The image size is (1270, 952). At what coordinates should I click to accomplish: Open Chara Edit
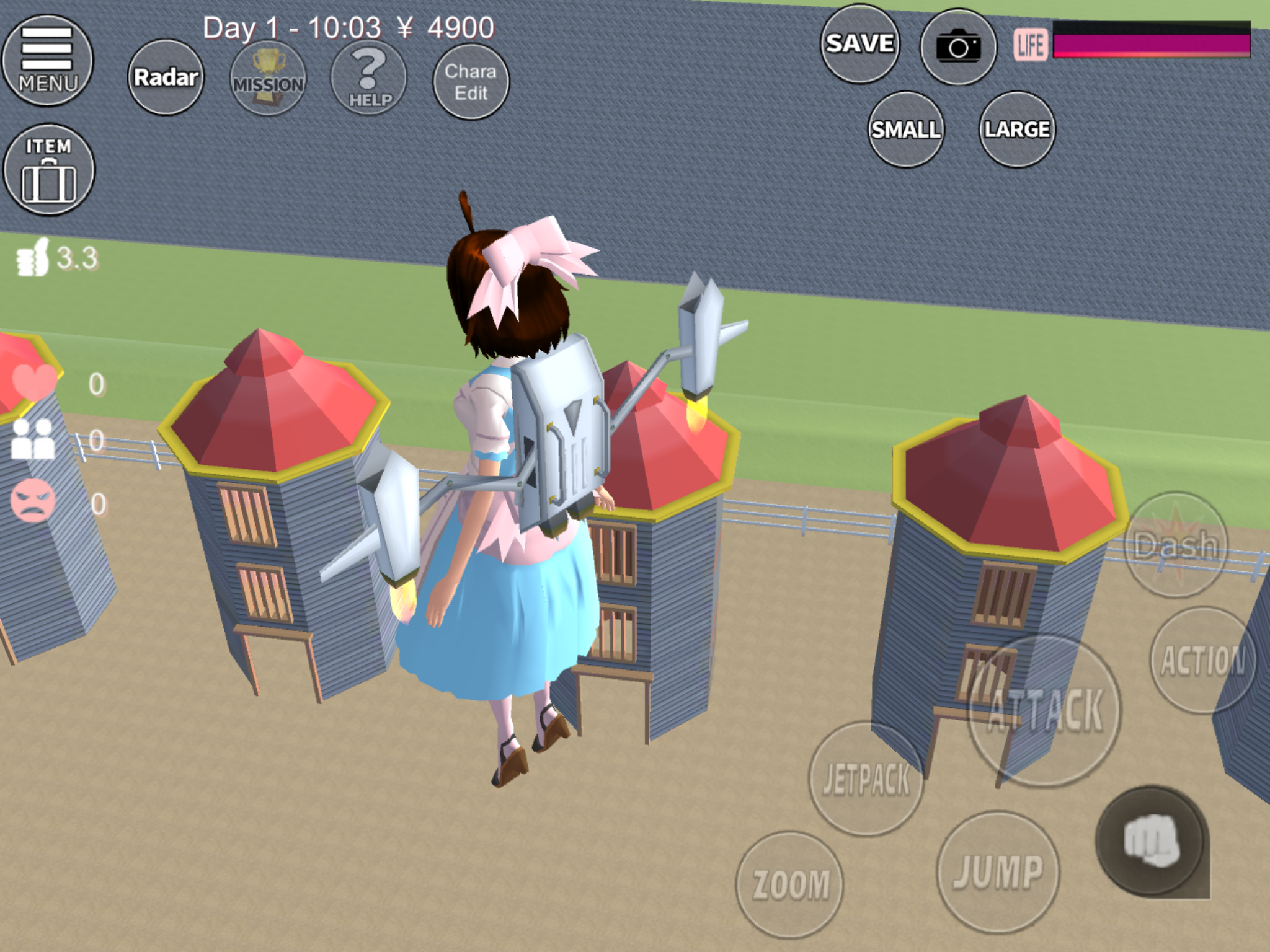click(471, 82)
